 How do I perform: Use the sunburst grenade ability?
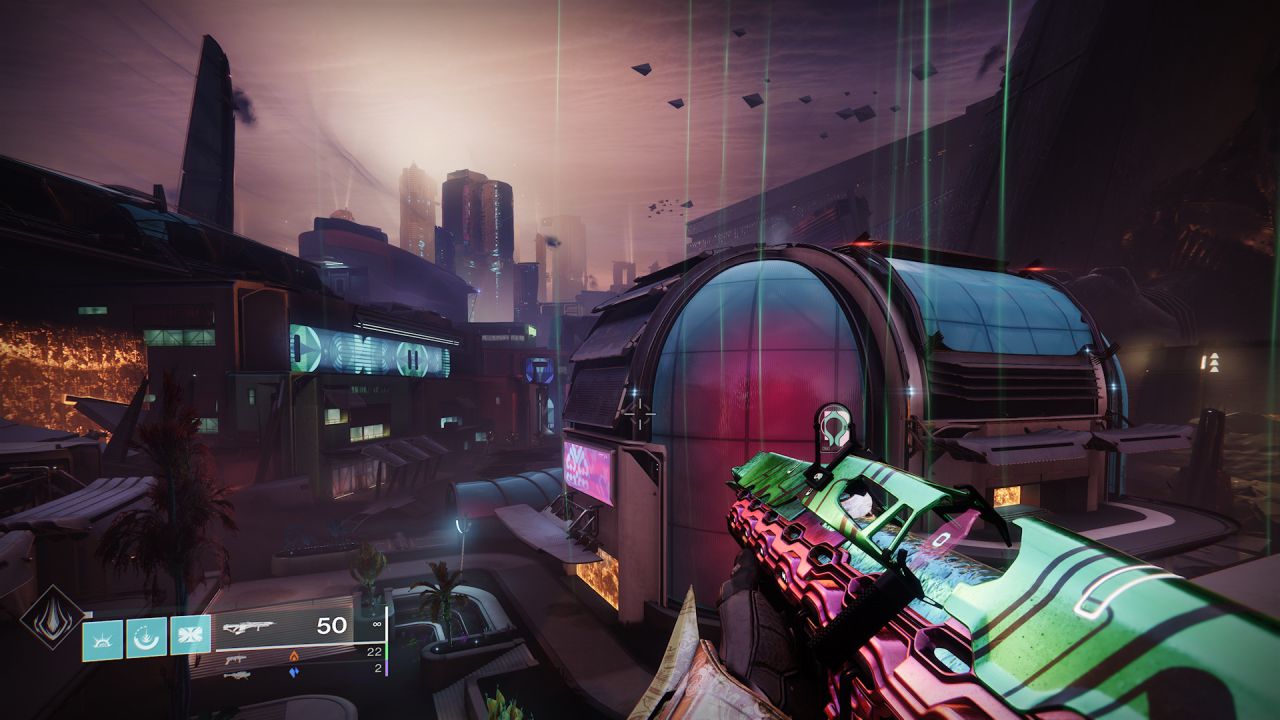pos(102,639)
